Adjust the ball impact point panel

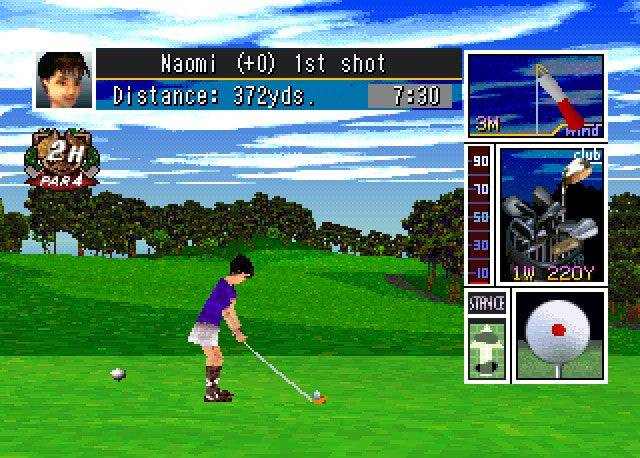click(x=559, y=335)
